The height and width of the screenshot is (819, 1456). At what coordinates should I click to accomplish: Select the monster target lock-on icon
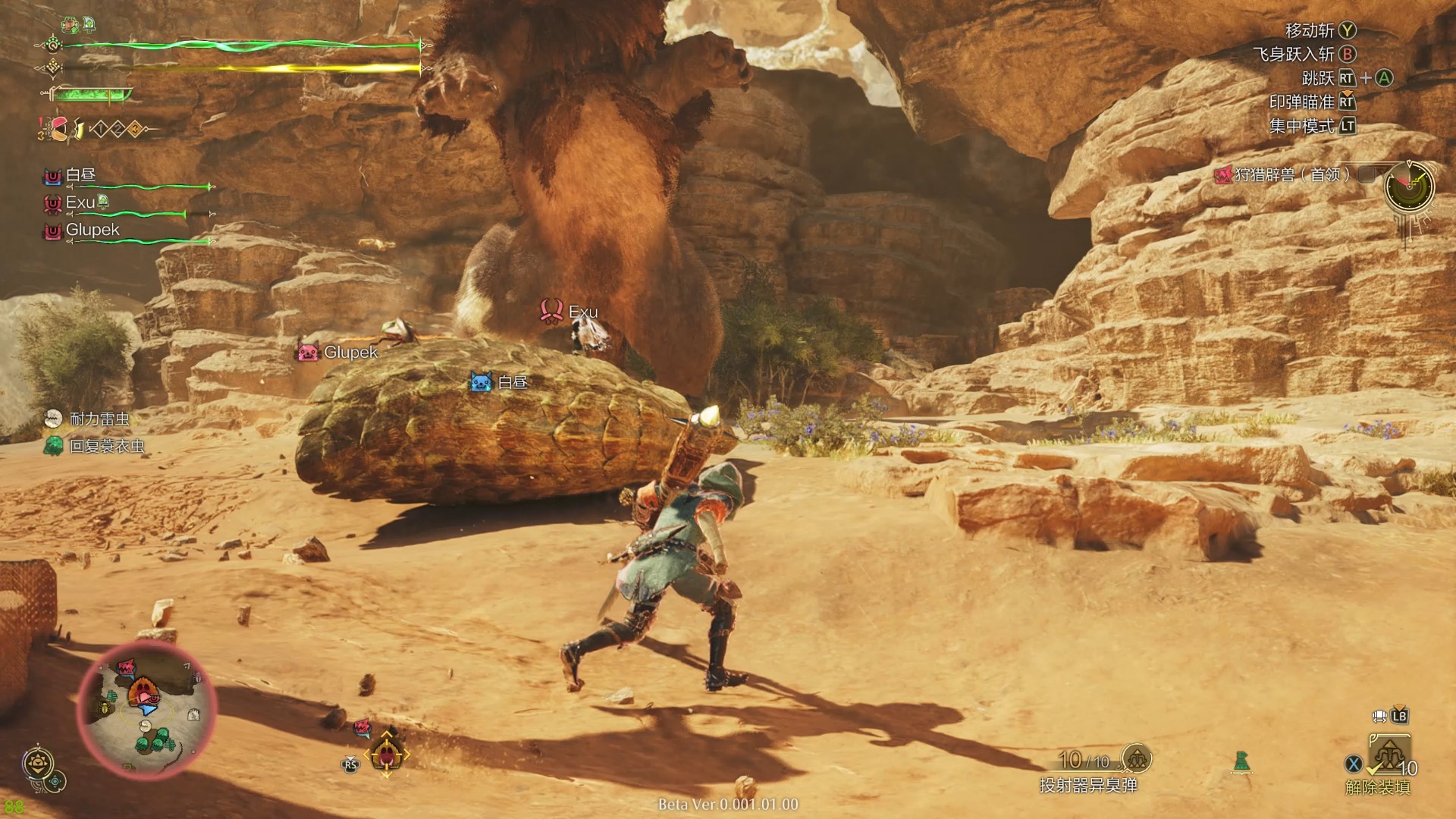click(x=387, y=753)
